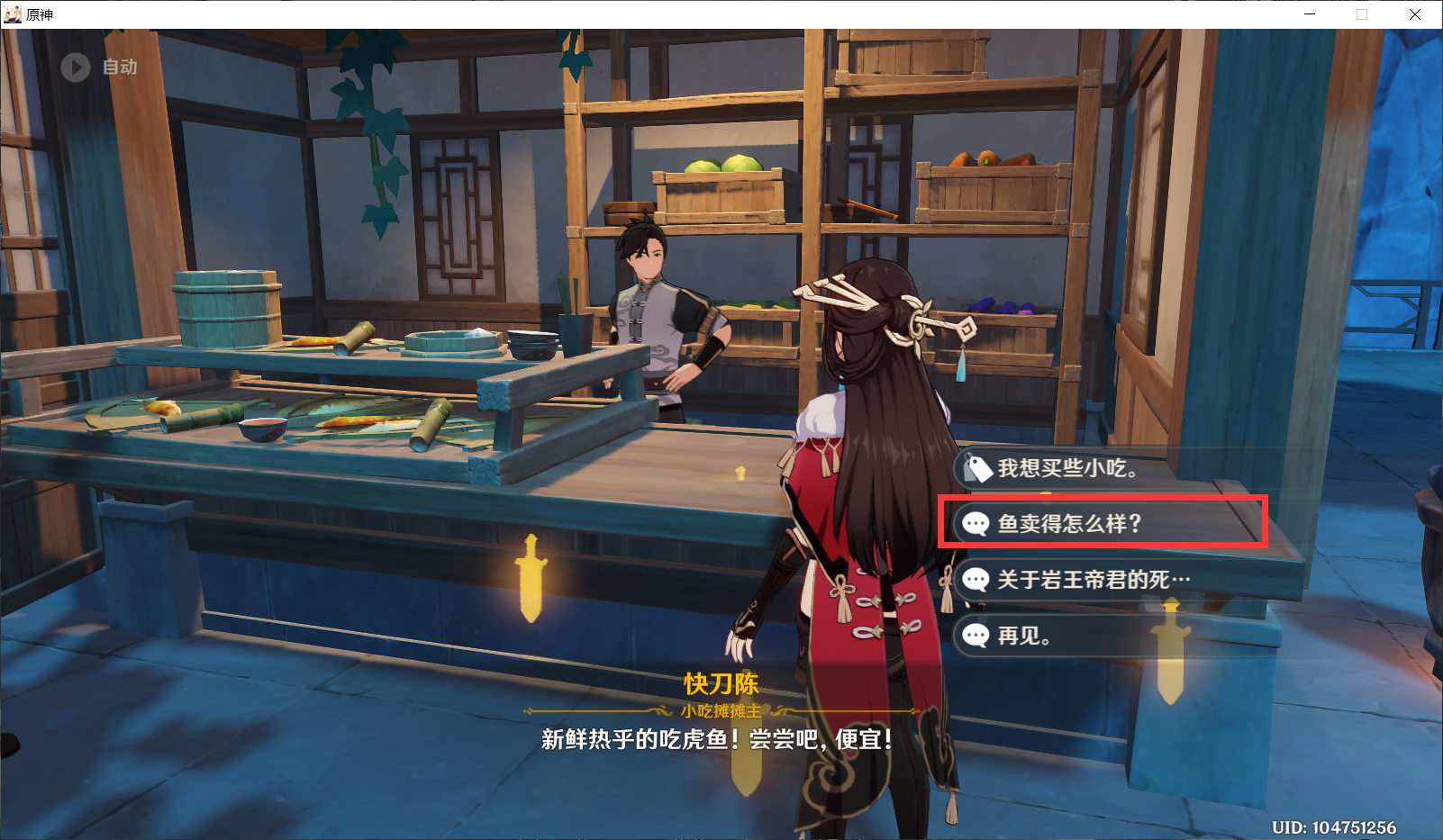The image size is (1443, 840).
Task: Click the maximize button in the title bar
Action: (x=1361, y=14)
